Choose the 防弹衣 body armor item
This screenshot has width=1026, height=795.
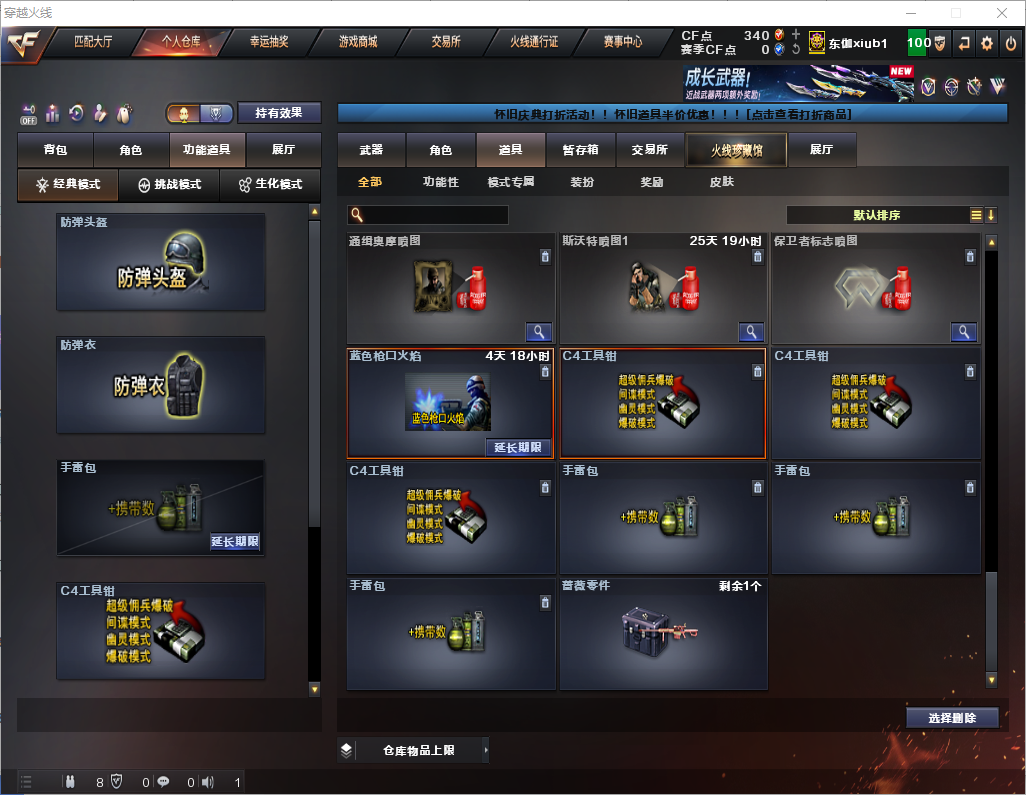tap(161, 385)
